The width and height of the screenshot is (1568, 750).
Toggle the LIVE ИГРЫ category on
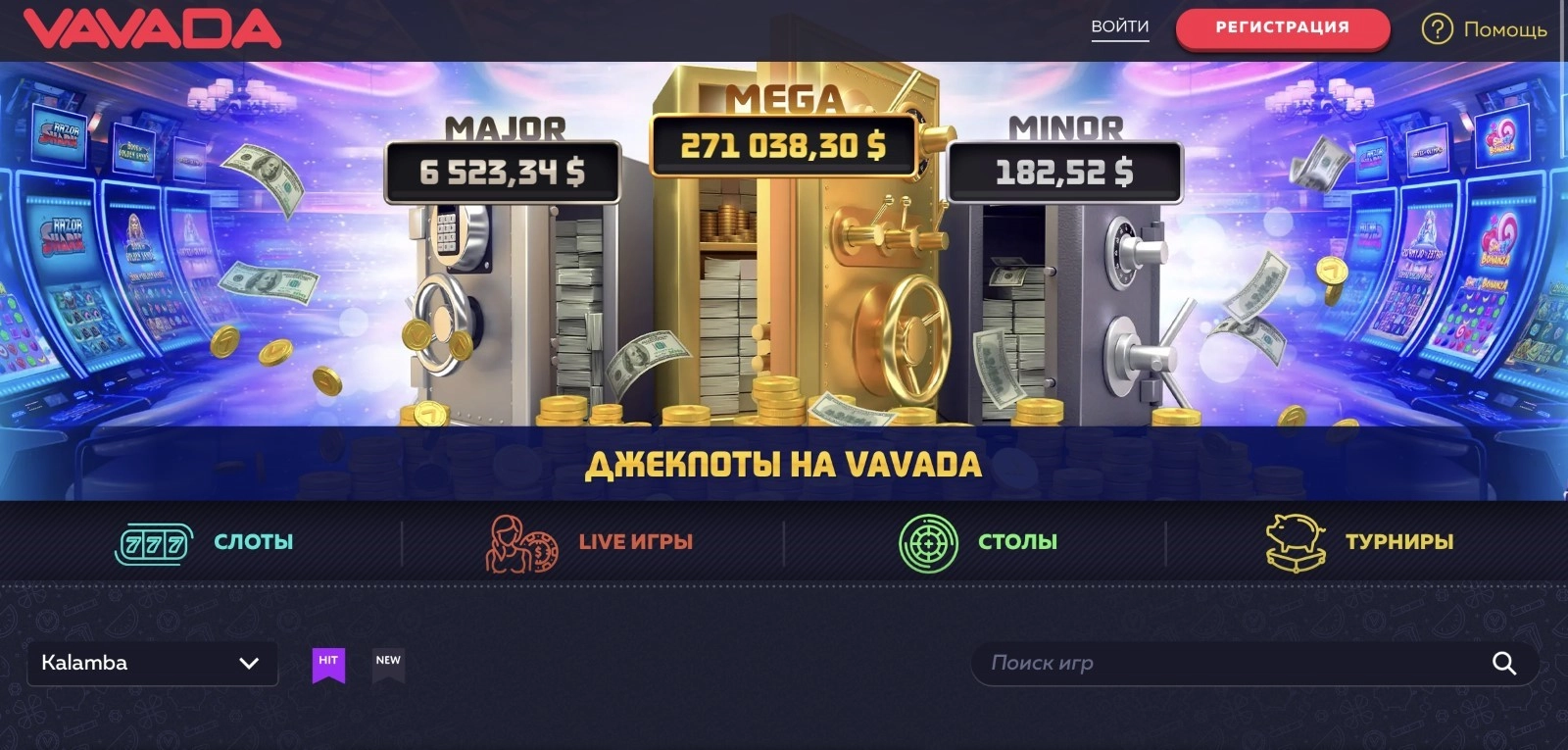[634, 540]
